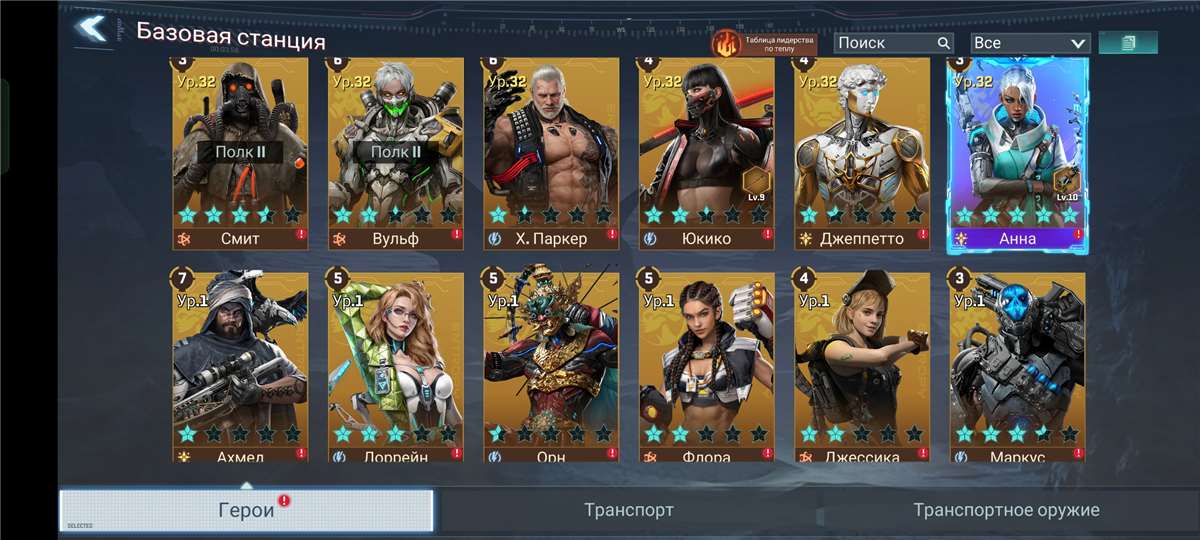Switch to the Транспорт tab
1200x540 pixels.
point(629,510)
